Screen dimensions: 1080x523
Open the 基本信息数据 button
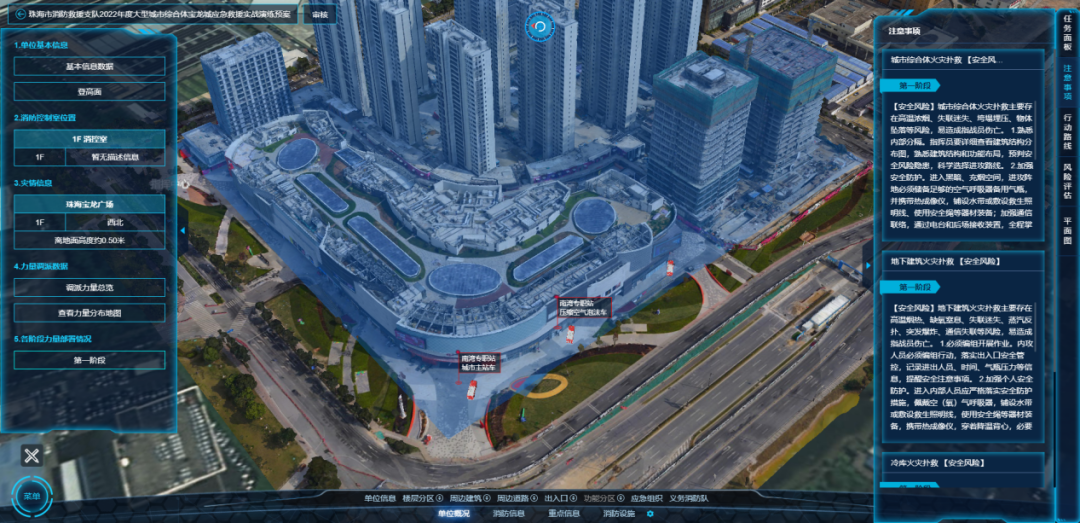pyautogui.click(x=89, y=66)
